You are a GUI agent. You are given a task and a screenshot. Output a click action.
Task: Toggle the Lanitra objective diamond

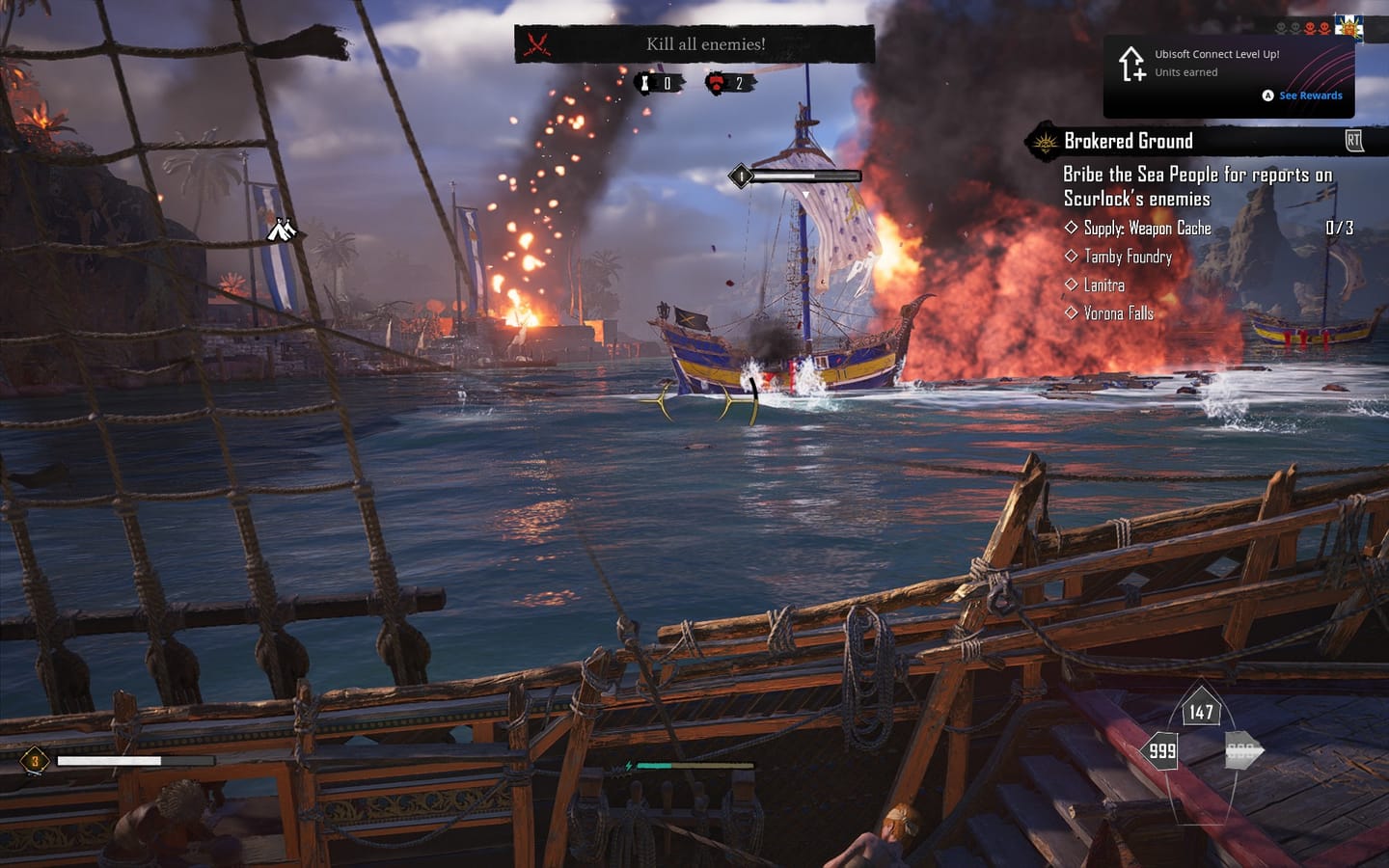pyautogui.click(x=1072, y=285)
